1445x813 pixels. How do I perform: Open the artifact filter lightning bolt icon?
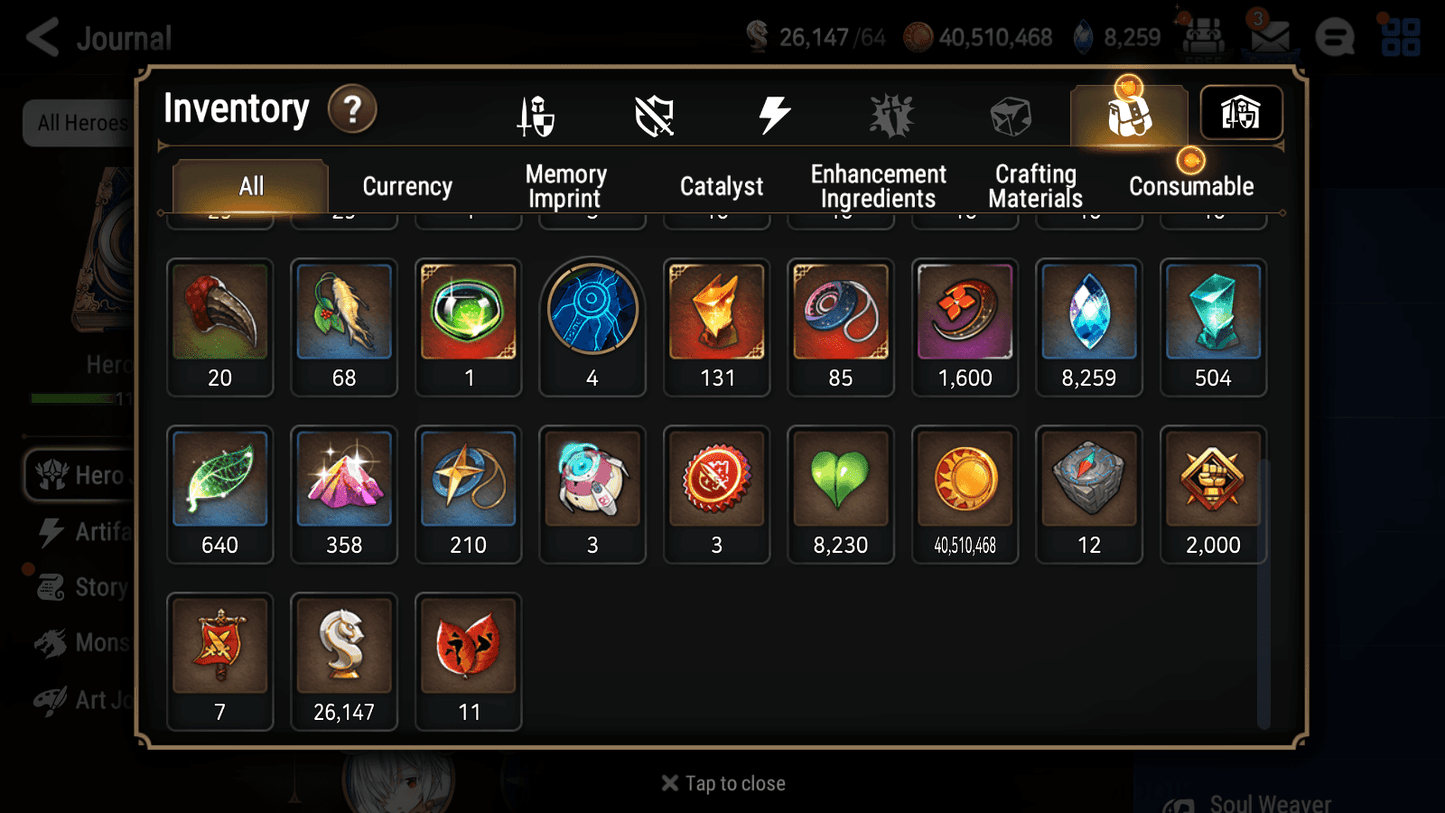coord(776,113)
